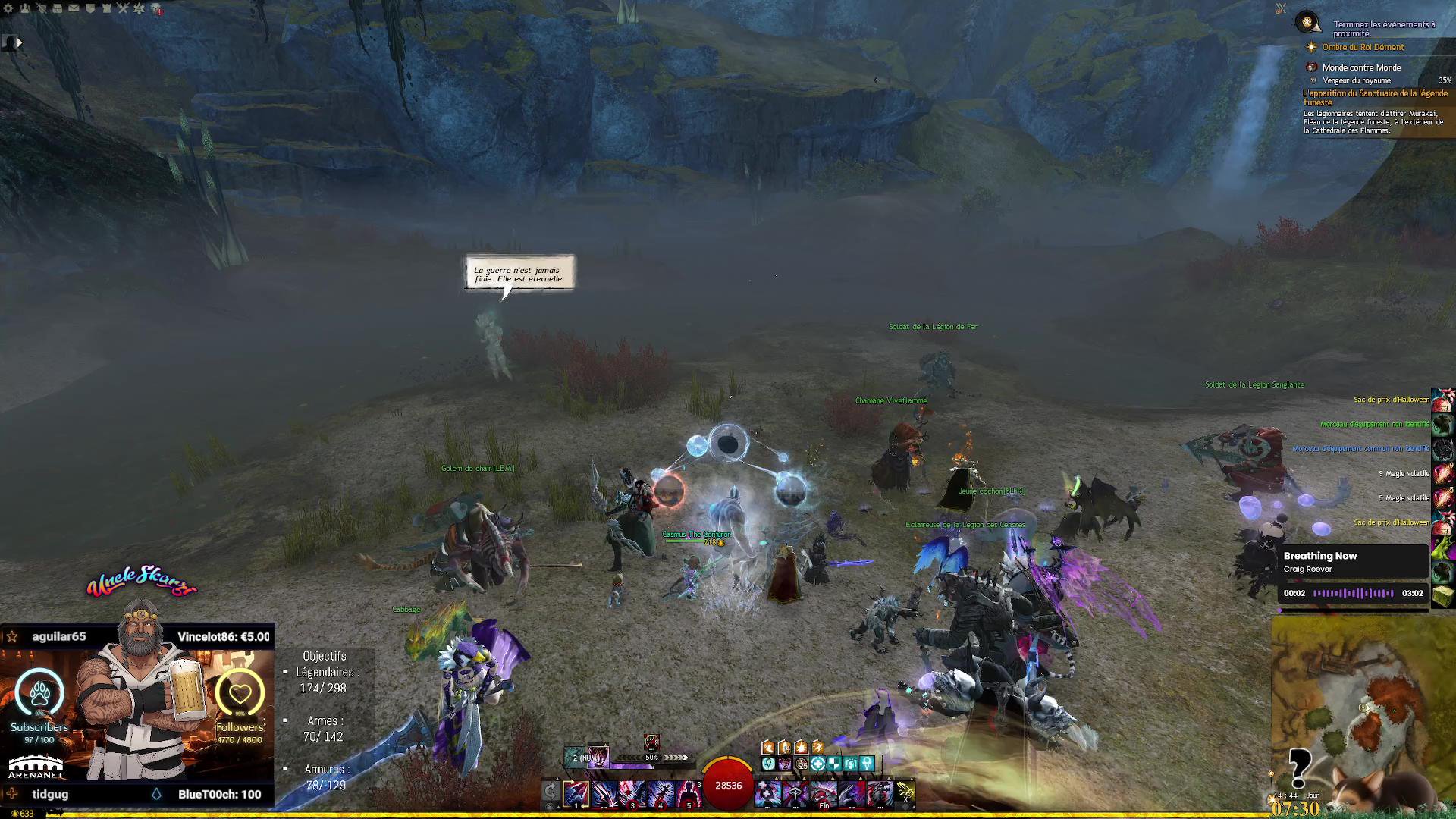Image resolution: width=1456 pixels, height=819 pixels.
Task: Click the weapon swap button
Action: (x=551, y=792)
